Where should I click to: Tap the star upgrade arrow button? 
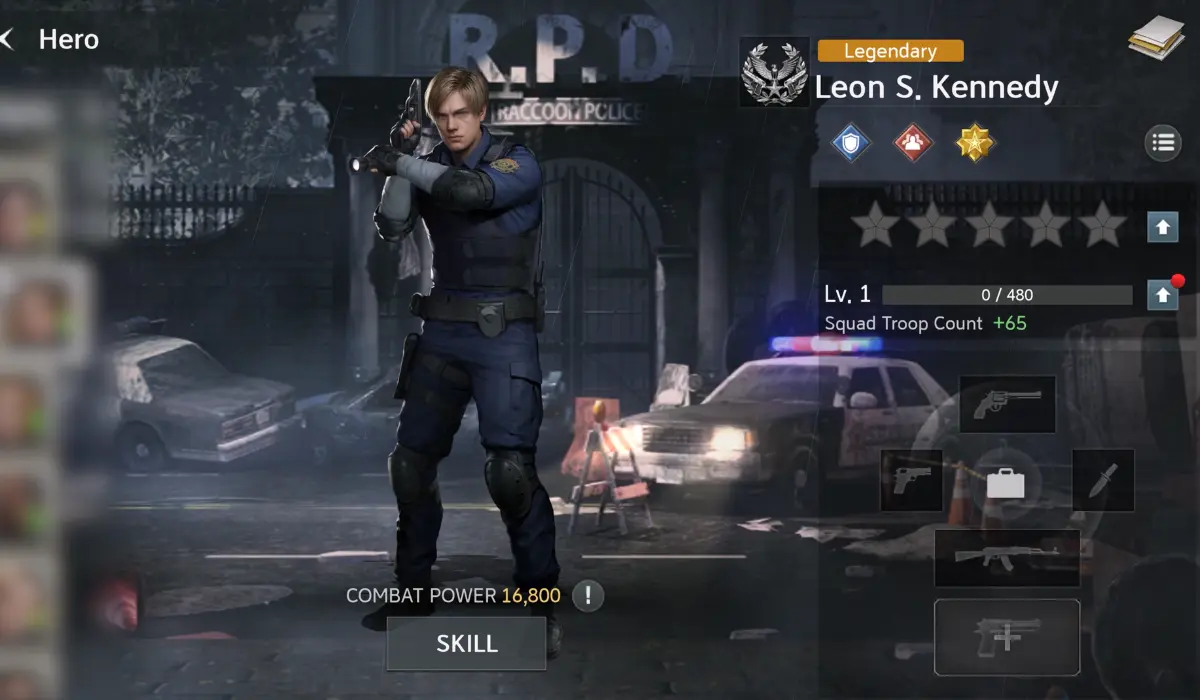click(x=1162, y=227)
